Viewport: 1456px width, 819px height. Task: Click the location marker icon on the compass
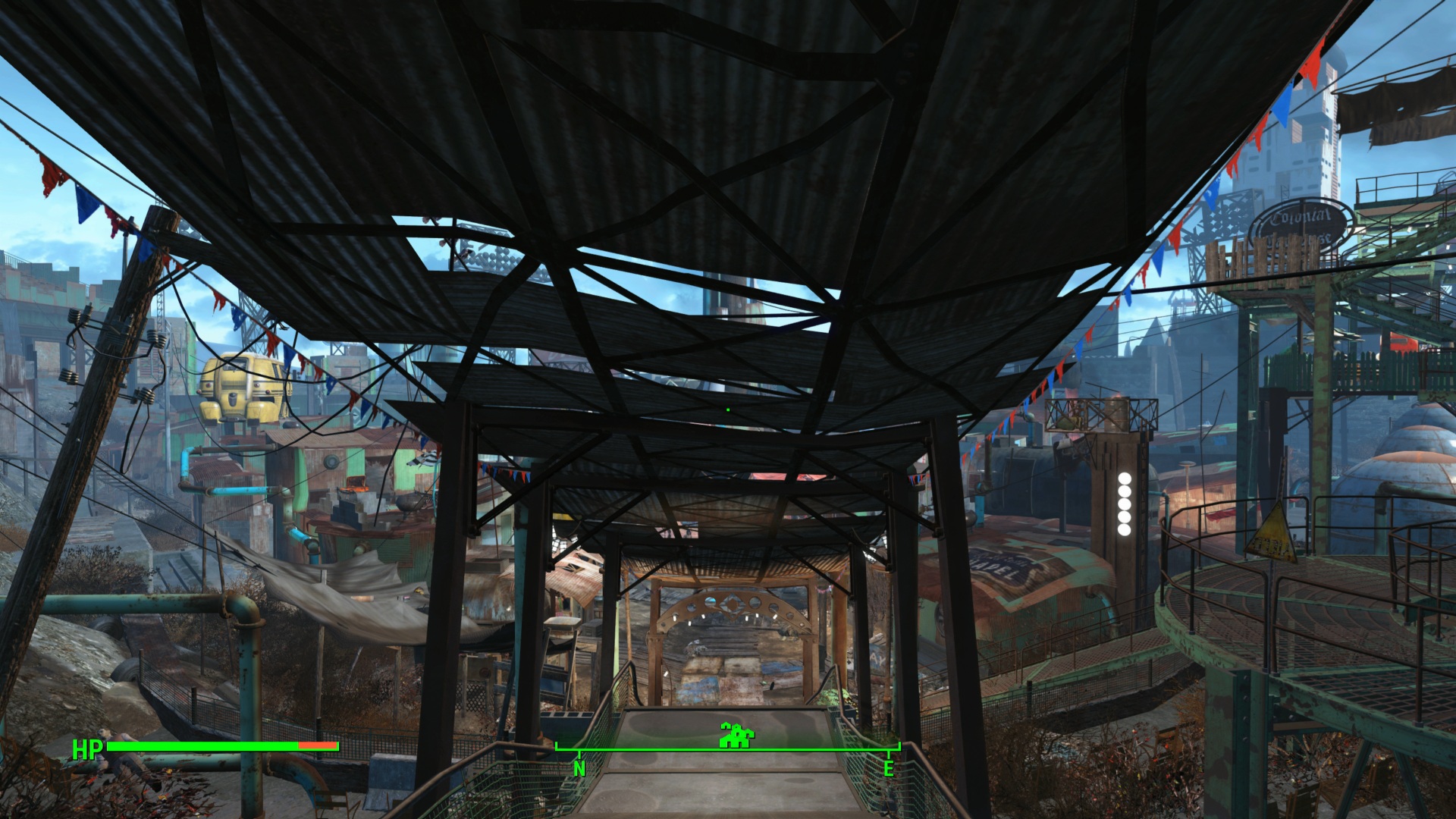tap(736, 735)
